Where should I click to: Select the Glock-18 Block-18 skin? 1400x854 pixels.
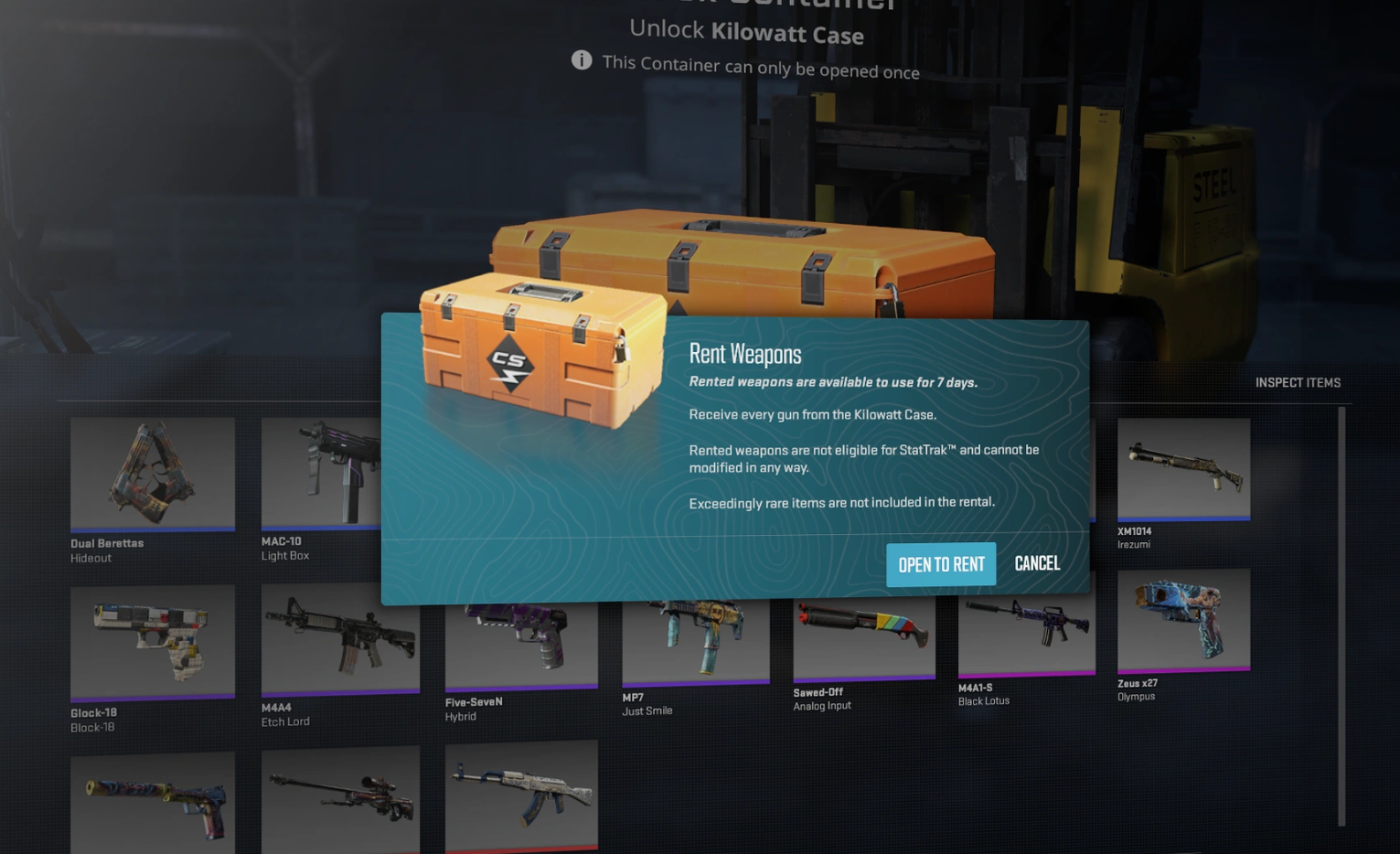[x=153, y=642]
